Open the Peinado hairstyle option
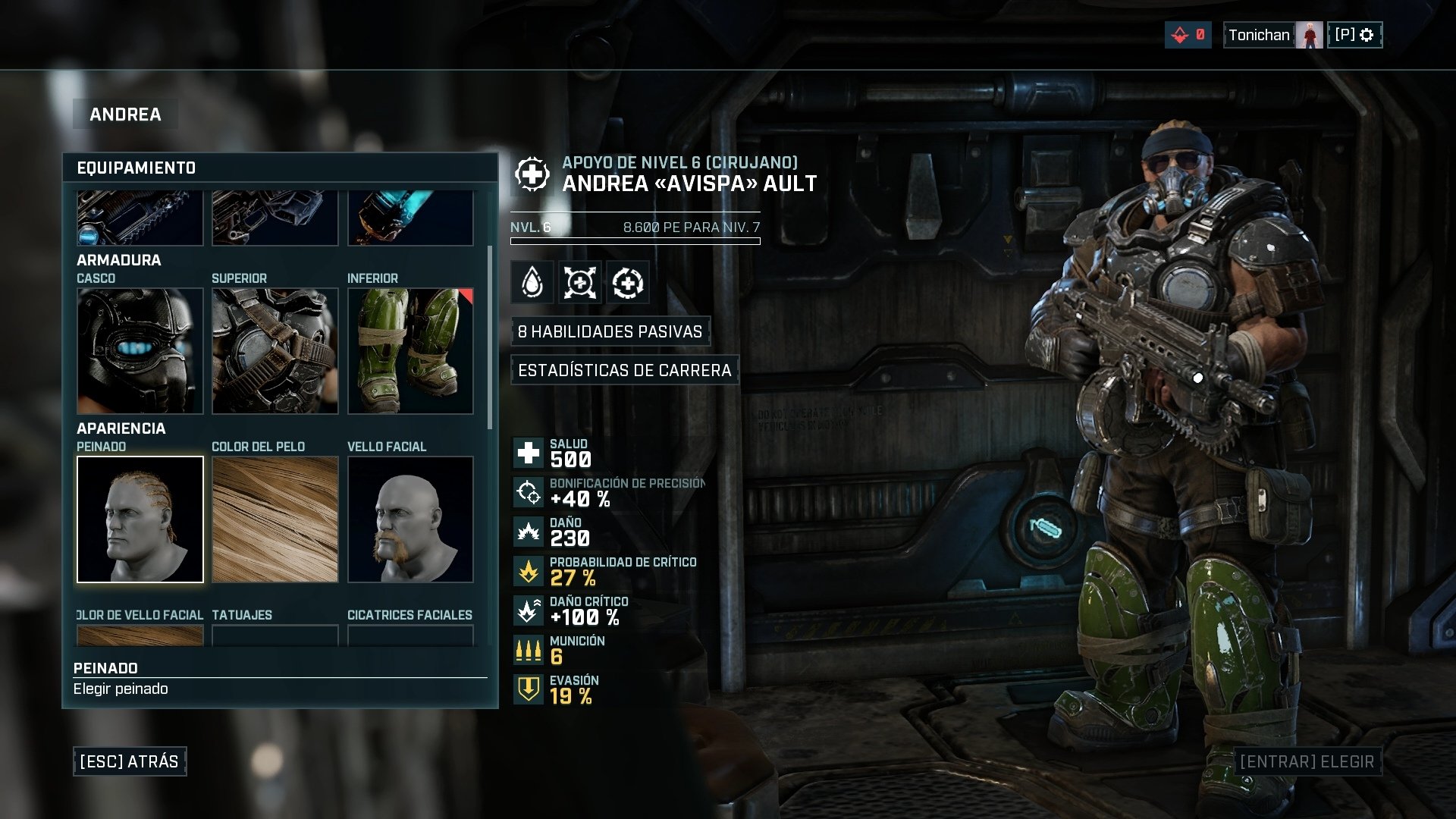1456x819 pixels. coord(140,519)
